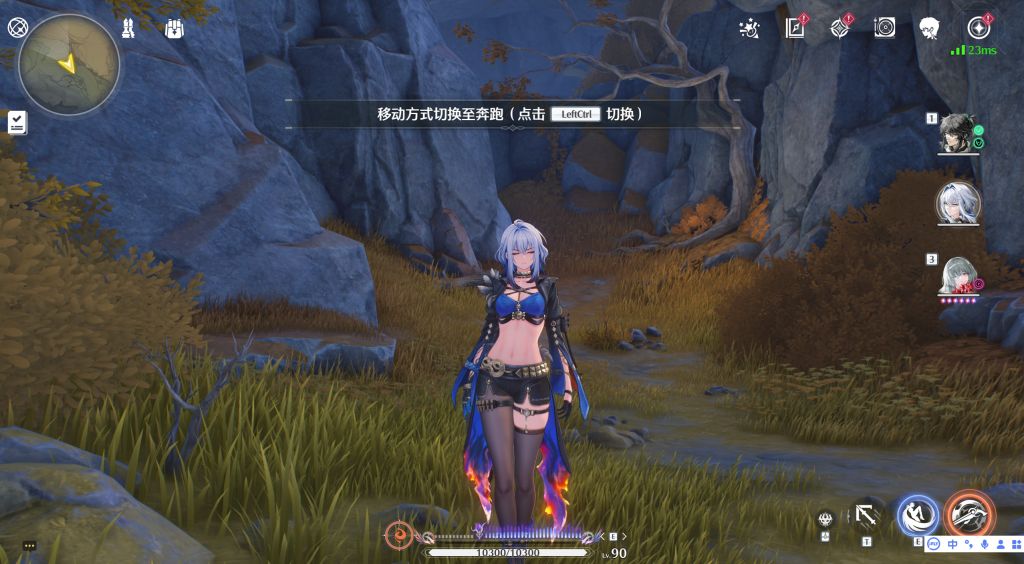Screen dimensions: 1024x564
Task: Use the grapple arrow utility icon
Action: point(866,516)
